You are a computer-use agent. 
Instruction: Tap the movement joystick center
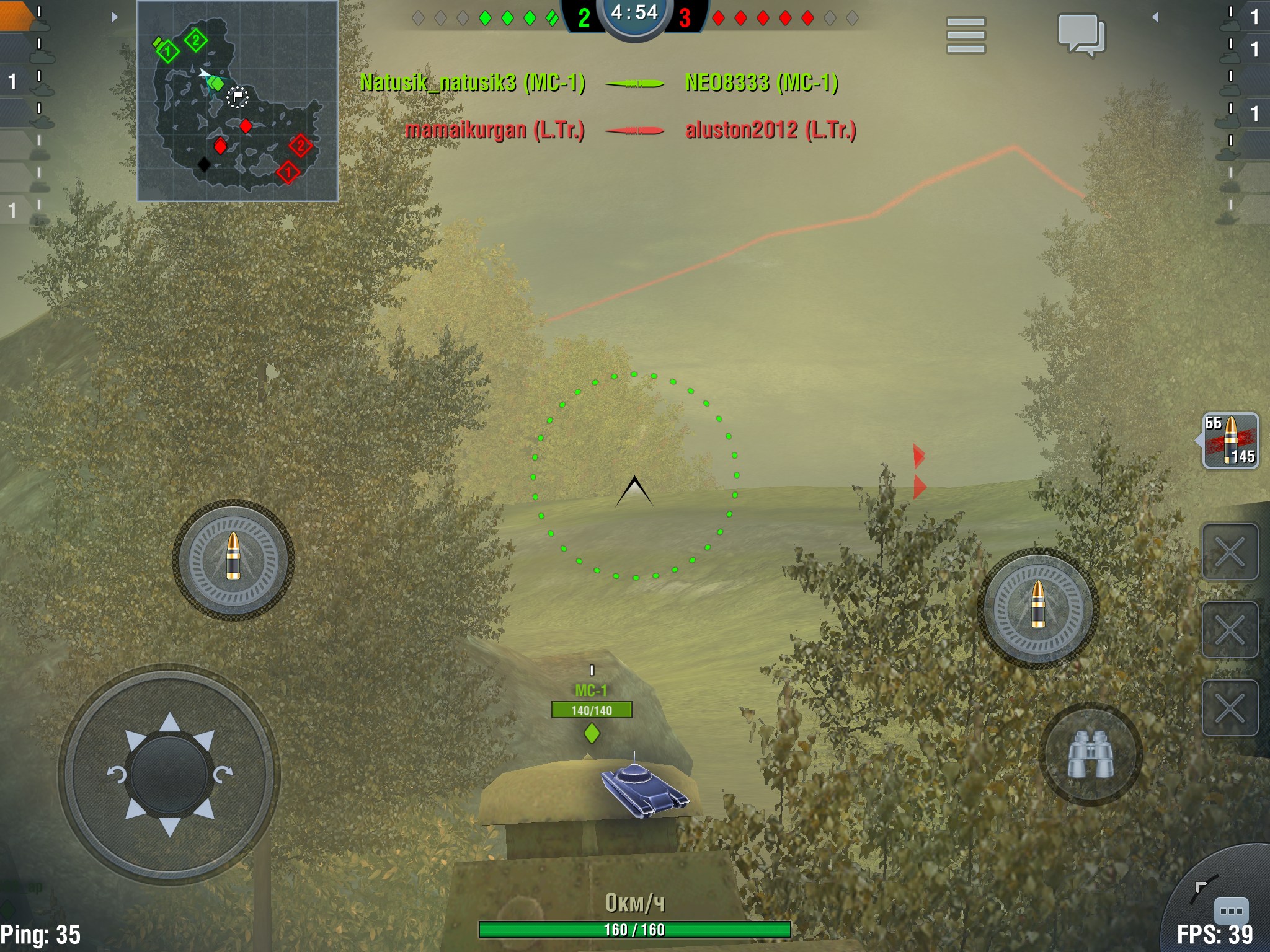coord(169,774)
